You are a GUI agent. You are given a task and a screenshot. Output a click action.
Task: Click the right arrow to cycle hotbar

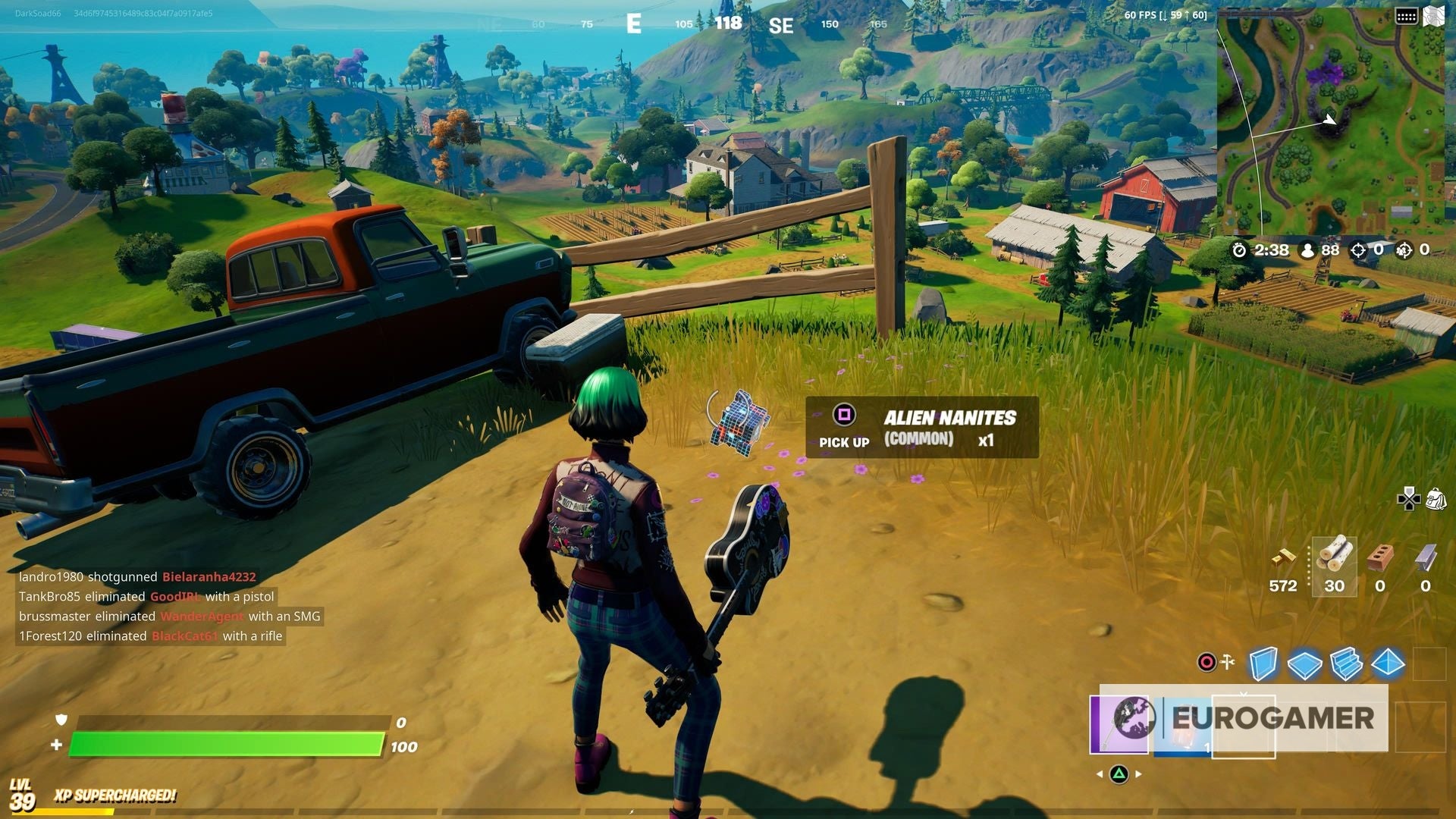(x=1137, y=773)
